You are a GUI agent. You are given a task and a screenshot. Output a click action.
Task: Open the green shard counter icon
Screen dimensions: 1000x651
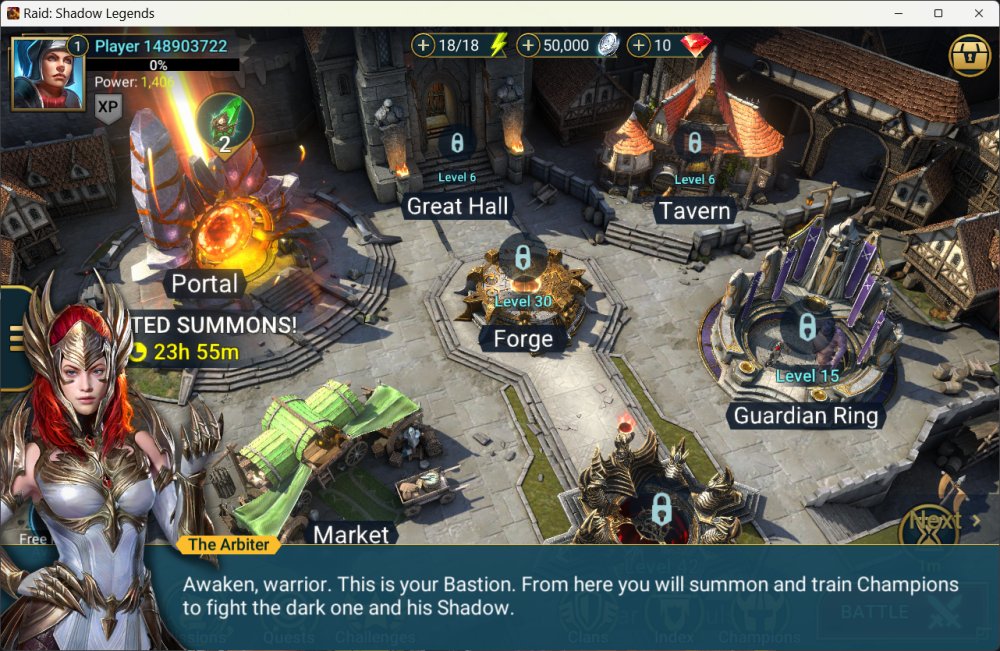tap(225, 122)
